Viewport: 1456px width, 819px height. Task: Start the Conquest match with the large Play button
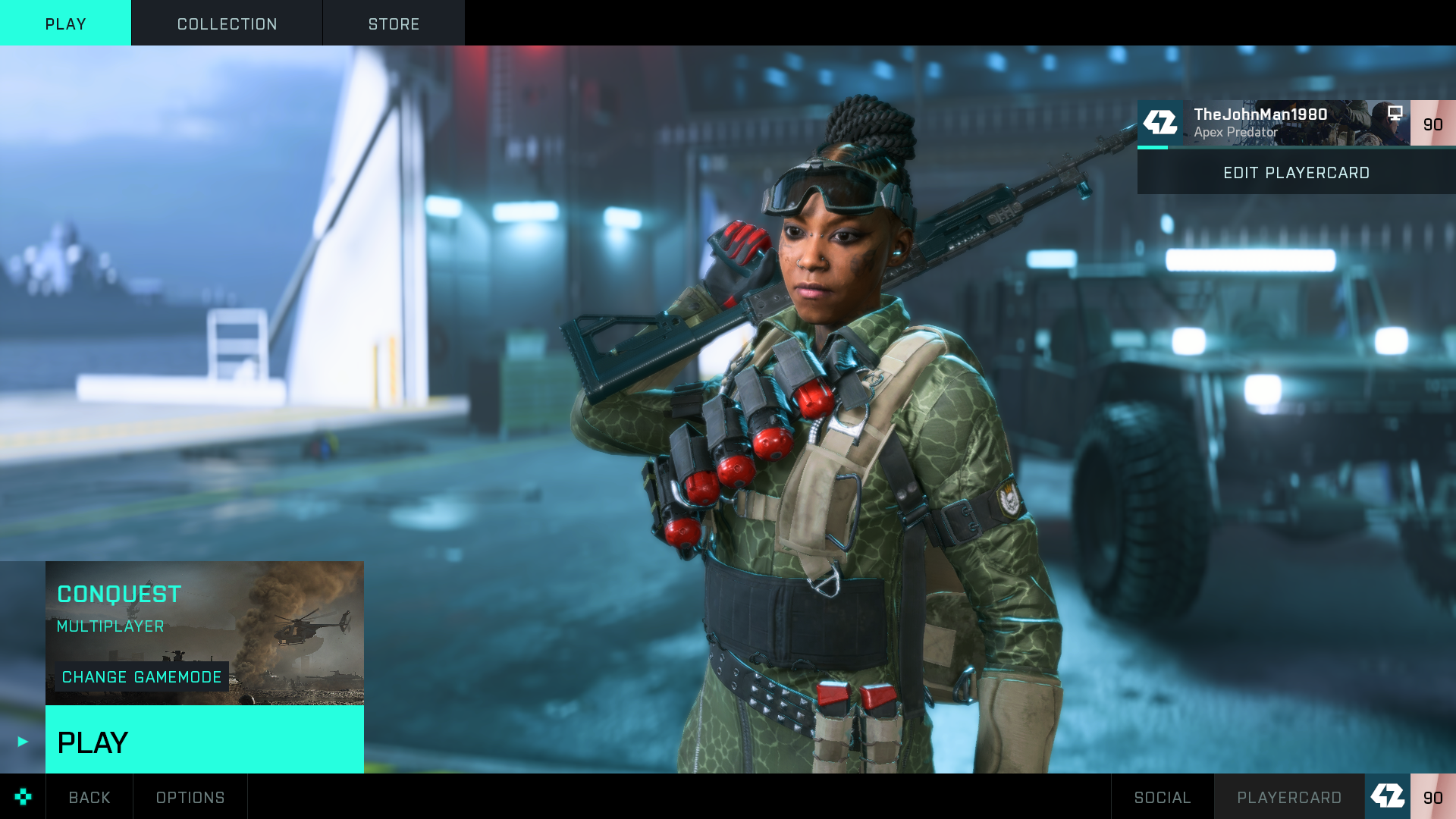204,740
